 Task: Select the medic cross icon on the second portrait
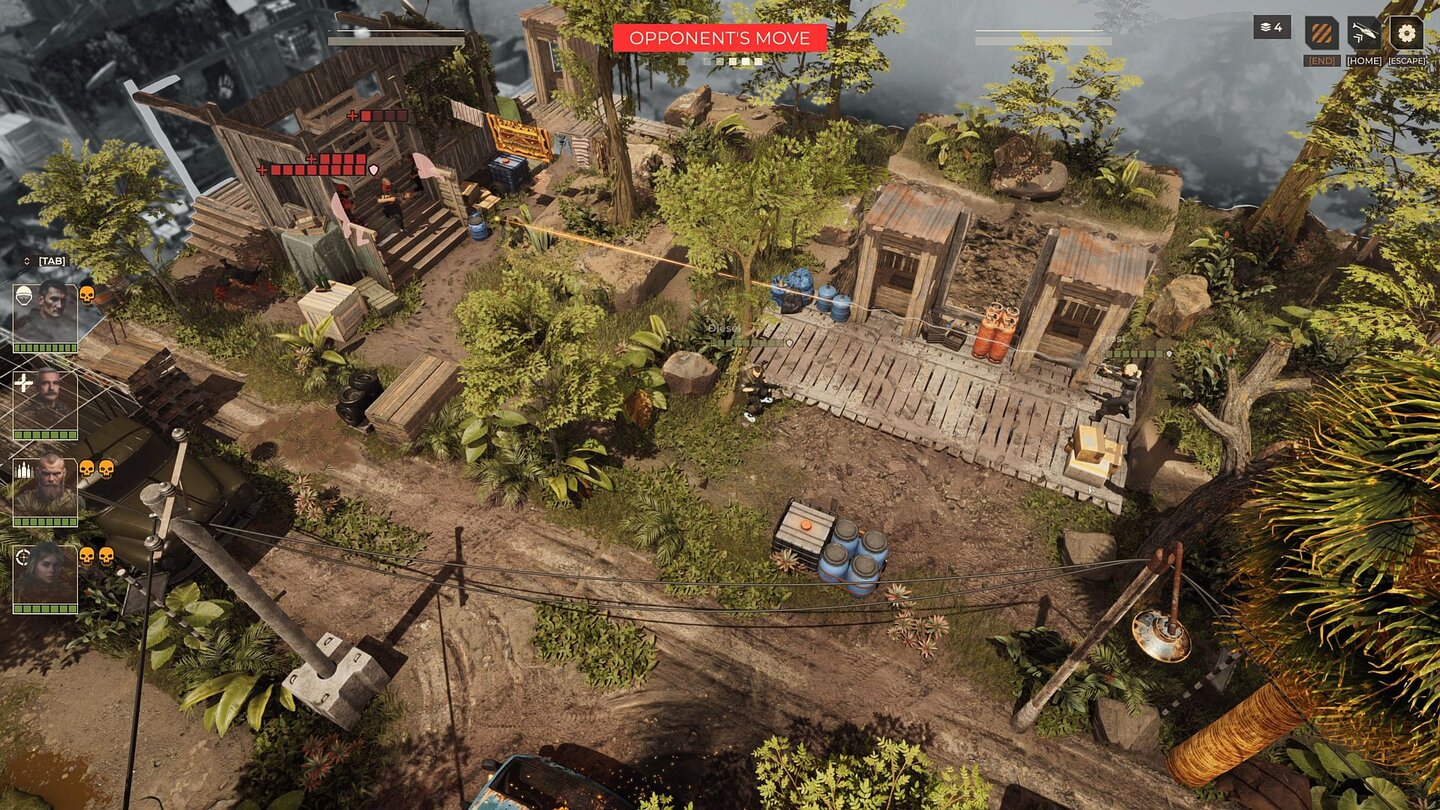tap(24, 384)
